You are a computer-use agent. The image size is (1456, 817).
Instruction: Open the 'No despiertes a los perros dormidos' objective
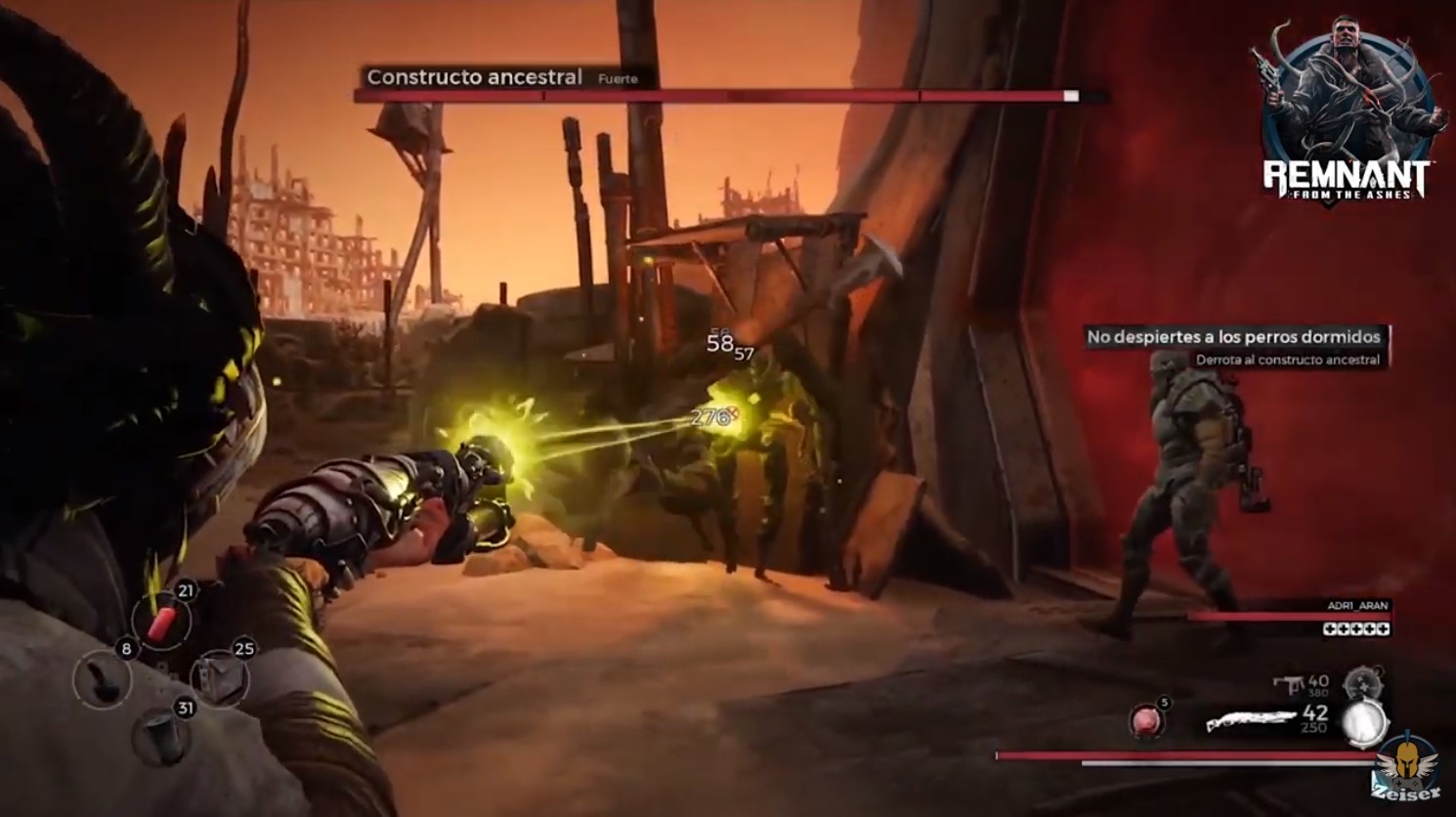[1233, 337]
